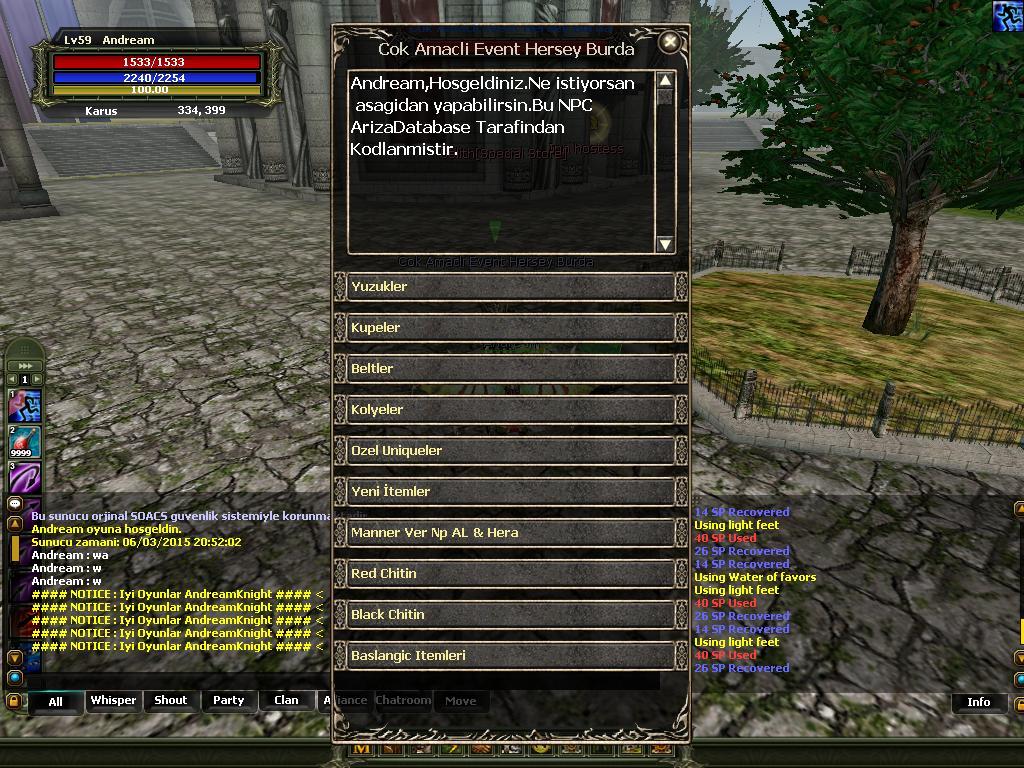
Task: Close the Cok Amacli Event dialog
Action: click(x=670, y=42)
